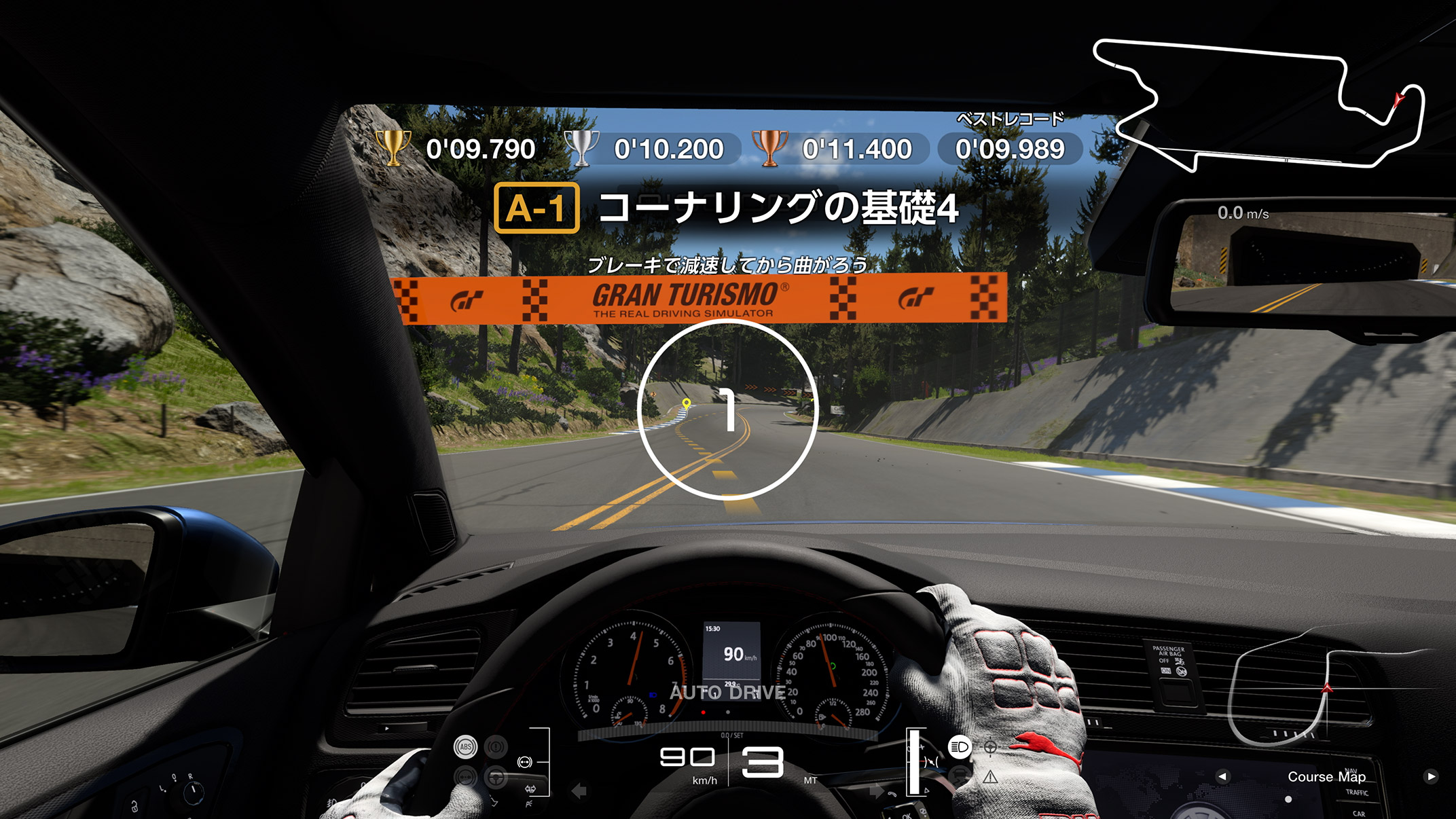The height and width of the screenshot is (819, 1456).
Task: Click the ABS indicator icon
Action: 465,747
